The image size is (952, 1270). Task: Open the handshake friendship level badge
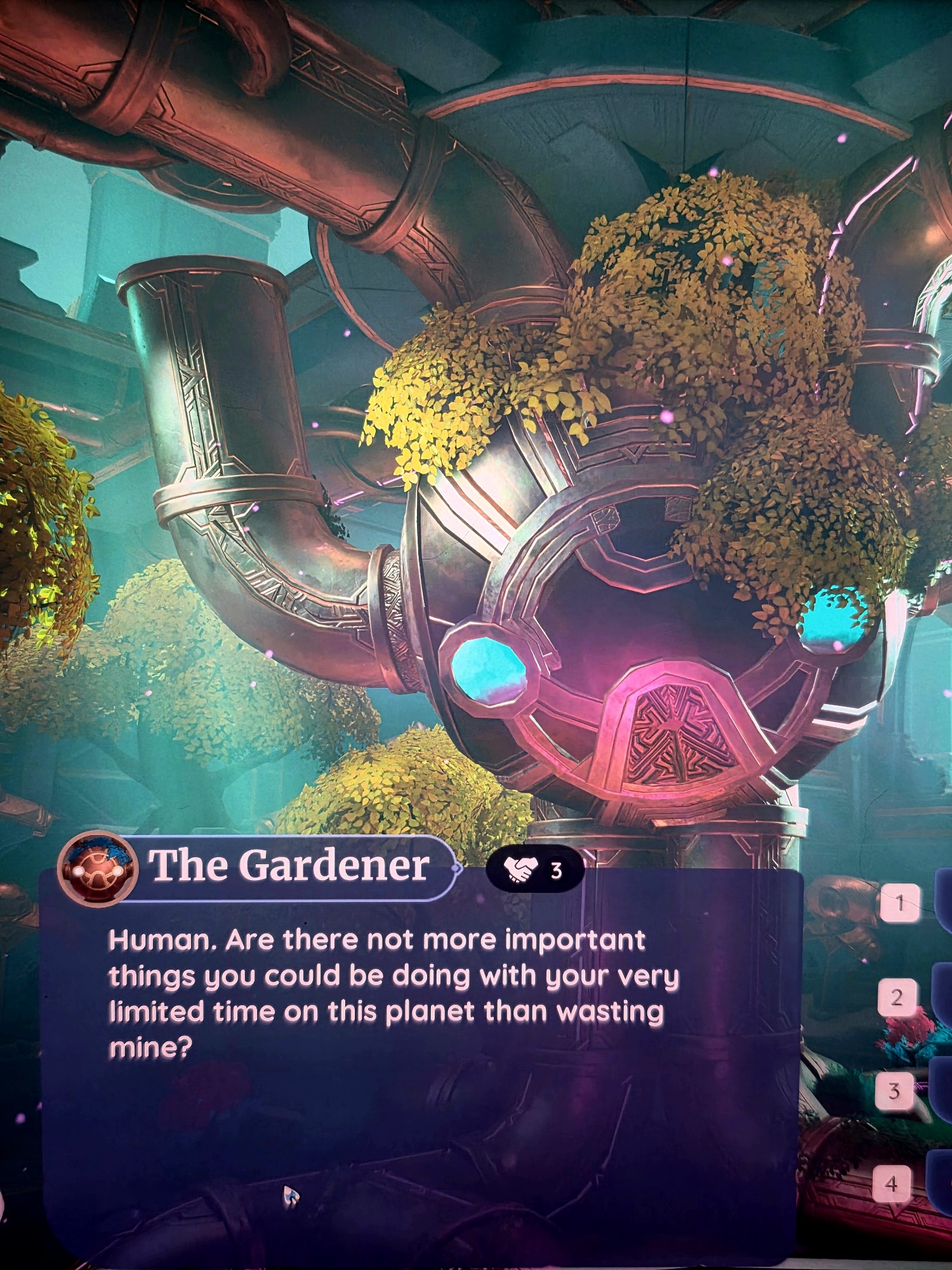(534, 869)
